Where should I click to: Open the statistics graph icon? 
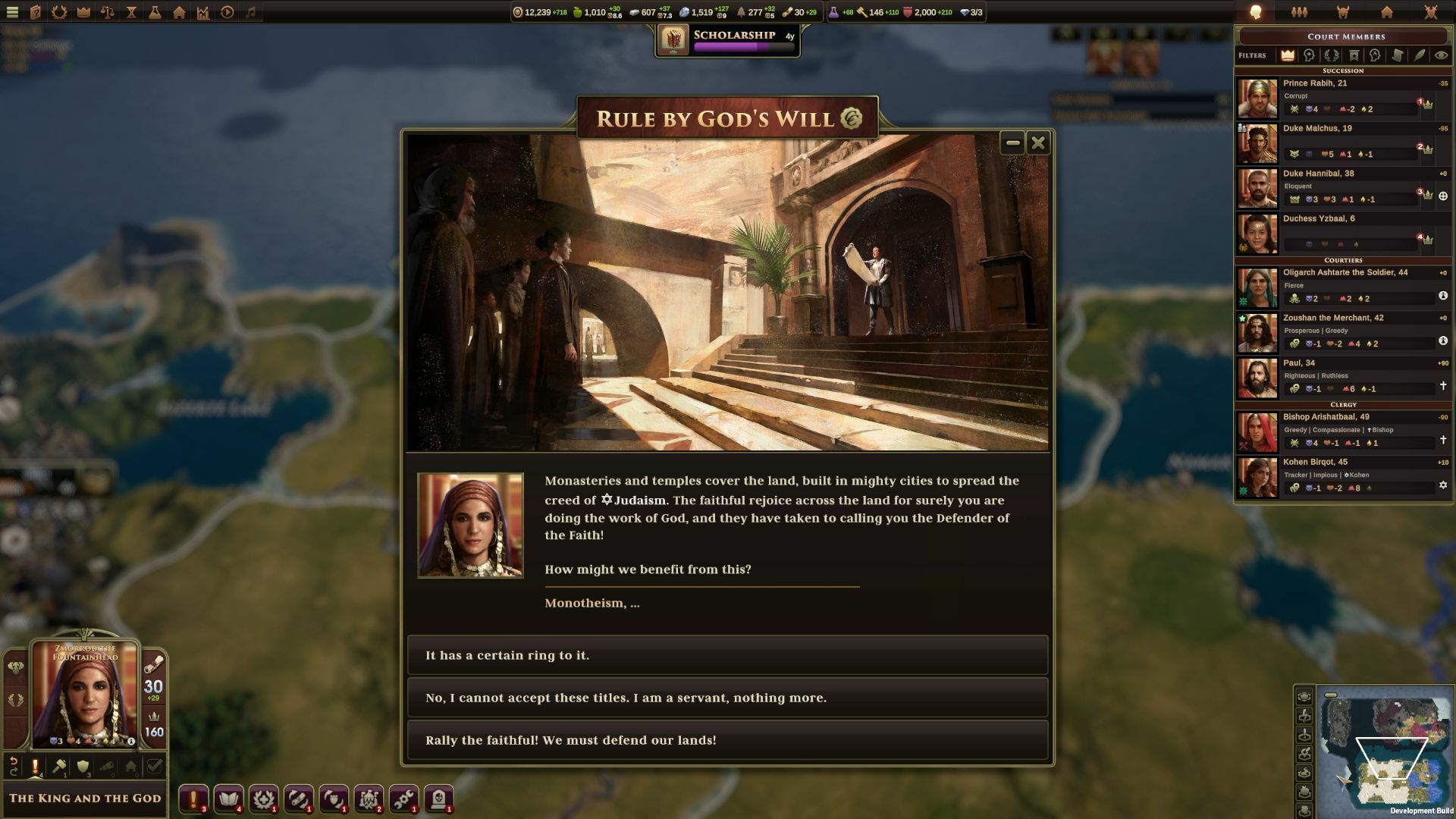point(203,11)
